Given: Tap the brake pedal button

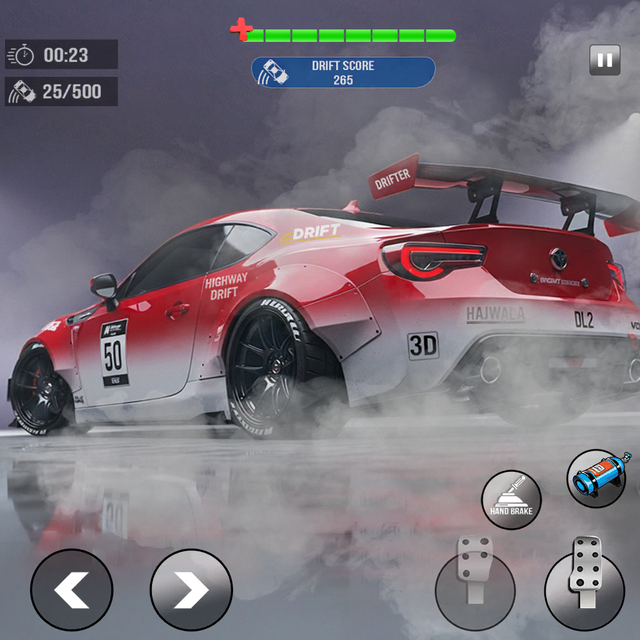Looking at the screenshot, I should click(x=475, y=590).
